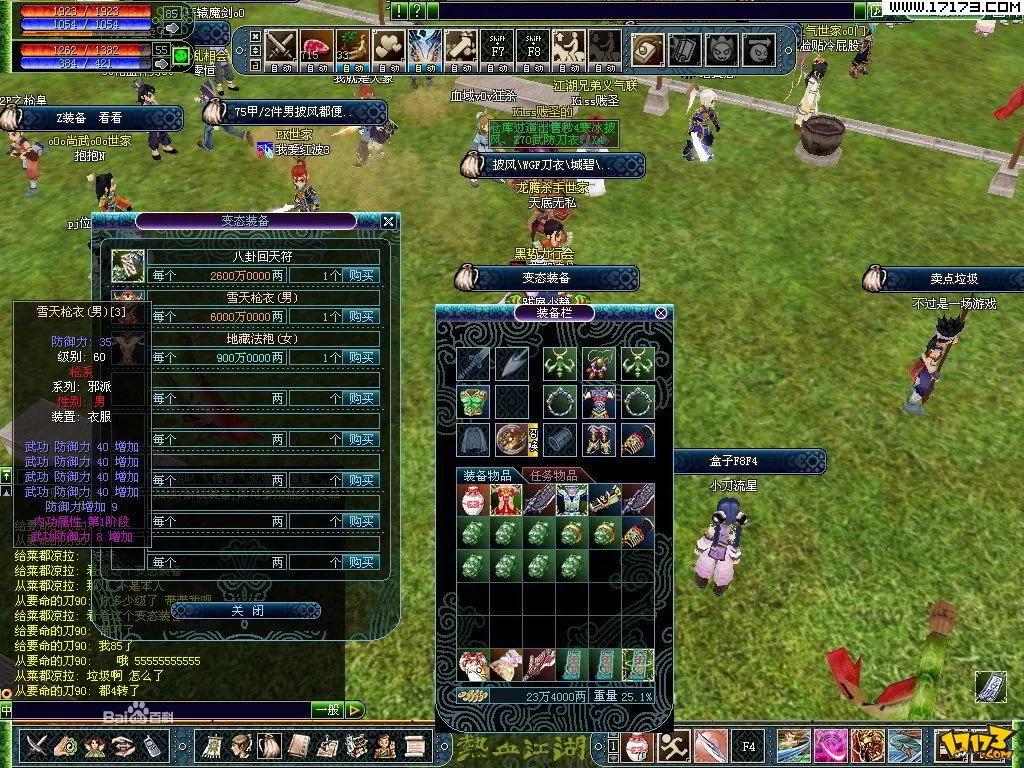Click the running figure icon on bottom bar
1024x768 pixels.
(x=673, y=746)
